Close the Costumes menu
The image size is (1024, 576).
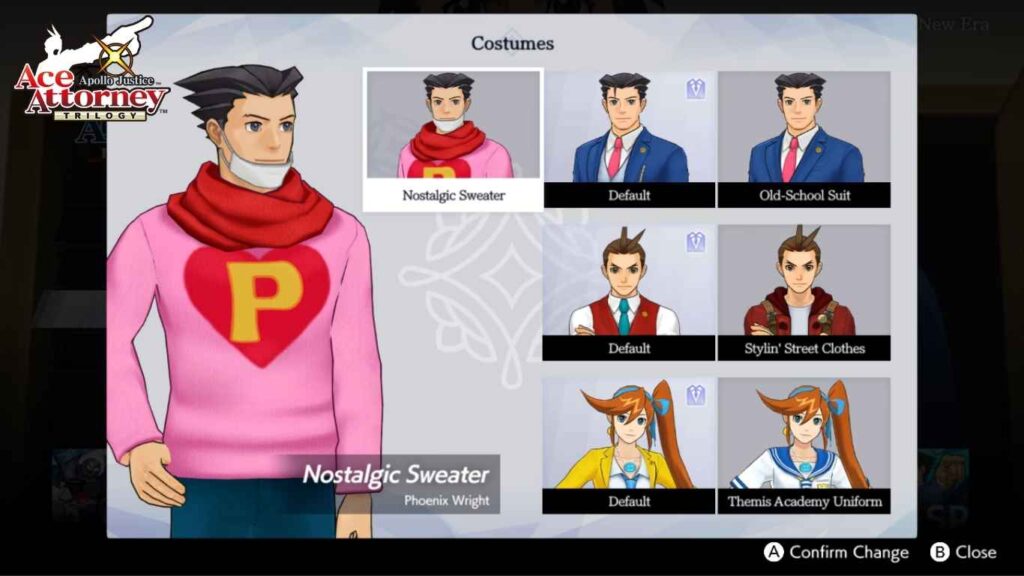pos(964,552)
